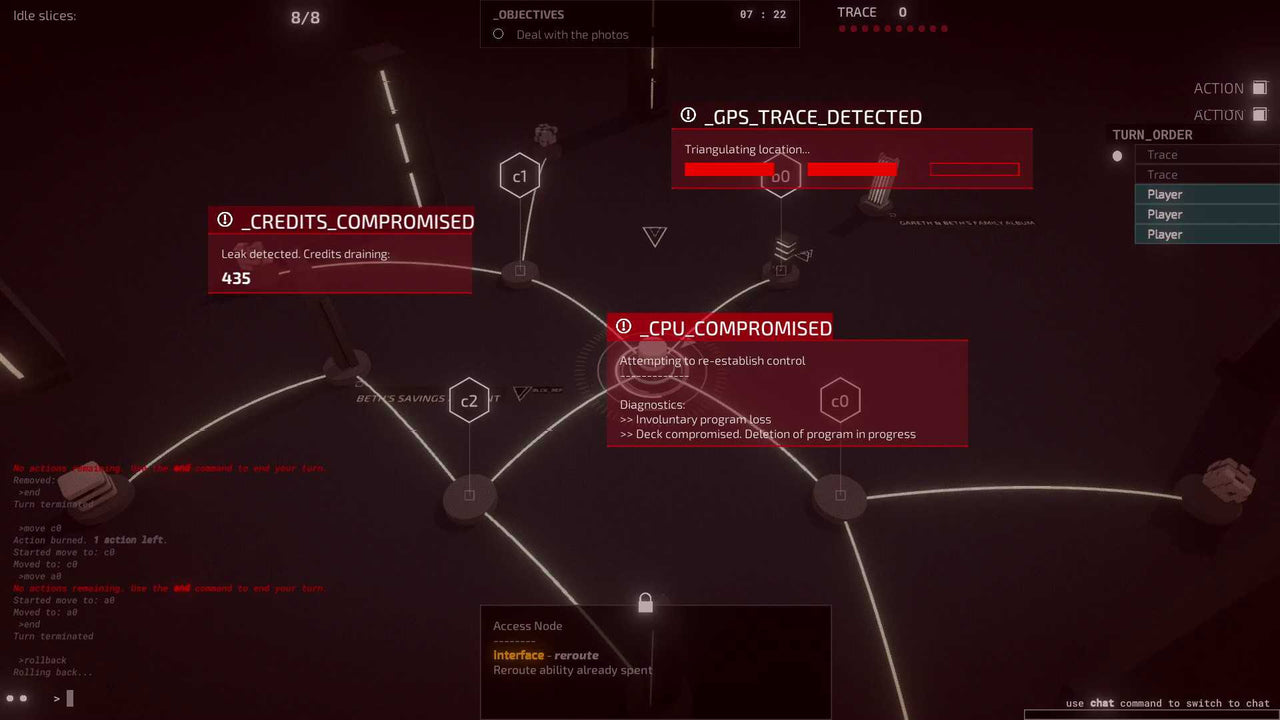Select the last Player entry in TURN_ORDER
Image resolution: width=1280 pixels, height=720 pixels.
click(x=1200, y=234)
